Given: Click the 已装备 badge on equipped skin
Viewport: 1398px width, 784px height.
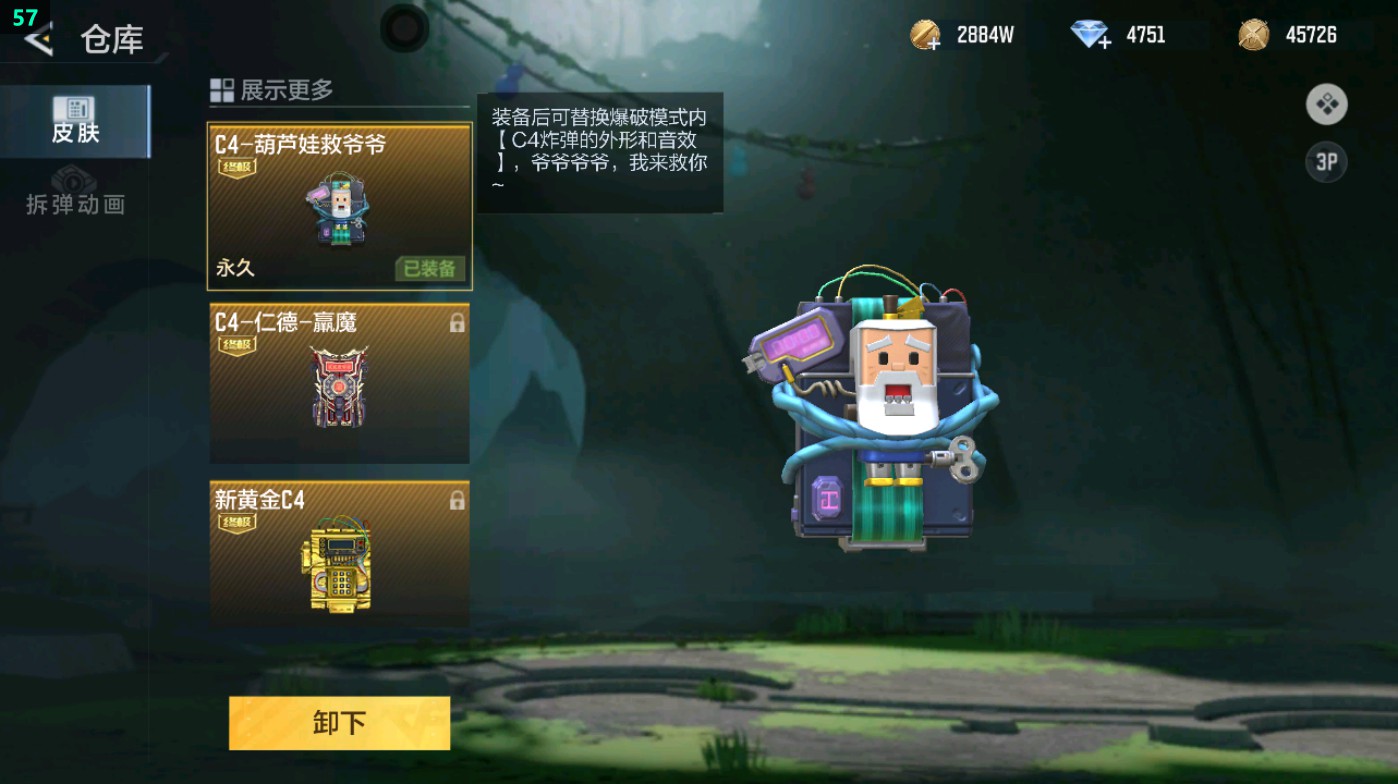Looking at the screenshot, I should coord(429,268).
